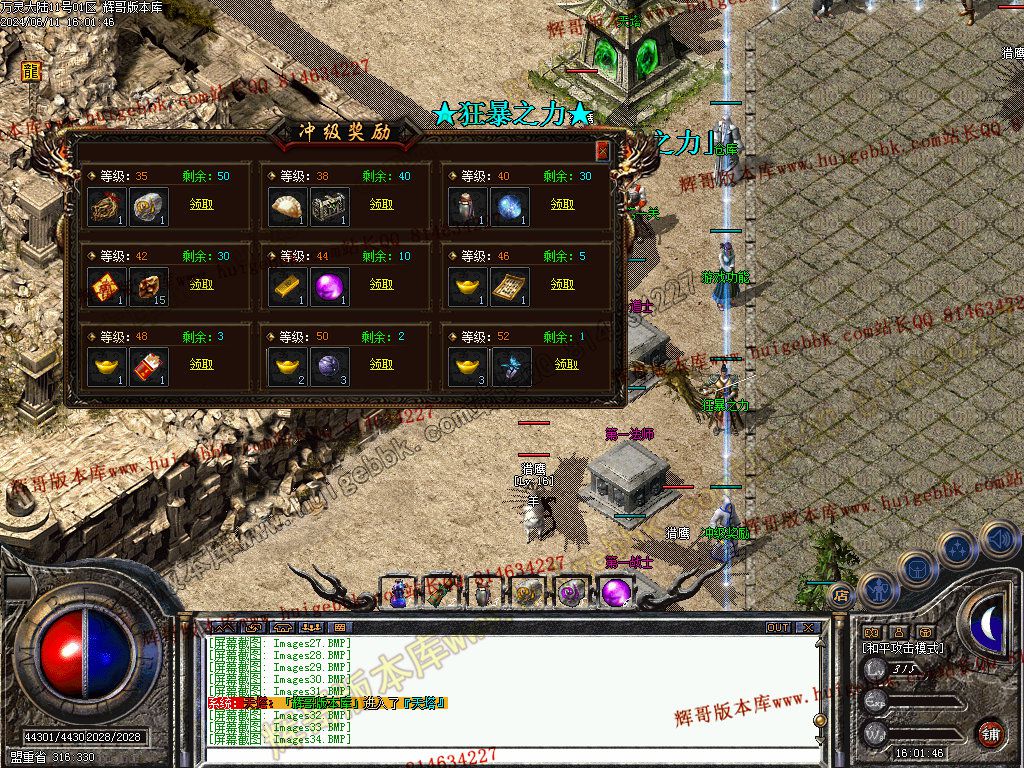This screenshot has width=1024, height=768.
Task: Use the purple orb in the quick belt
Action: point(617,592)
